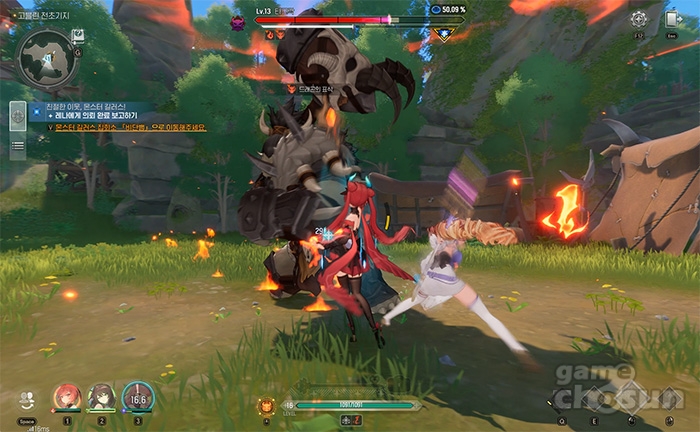Viewport: 700px width, 432px height.
Task: Choose the third character on cooldown
Action: (137, 397)
